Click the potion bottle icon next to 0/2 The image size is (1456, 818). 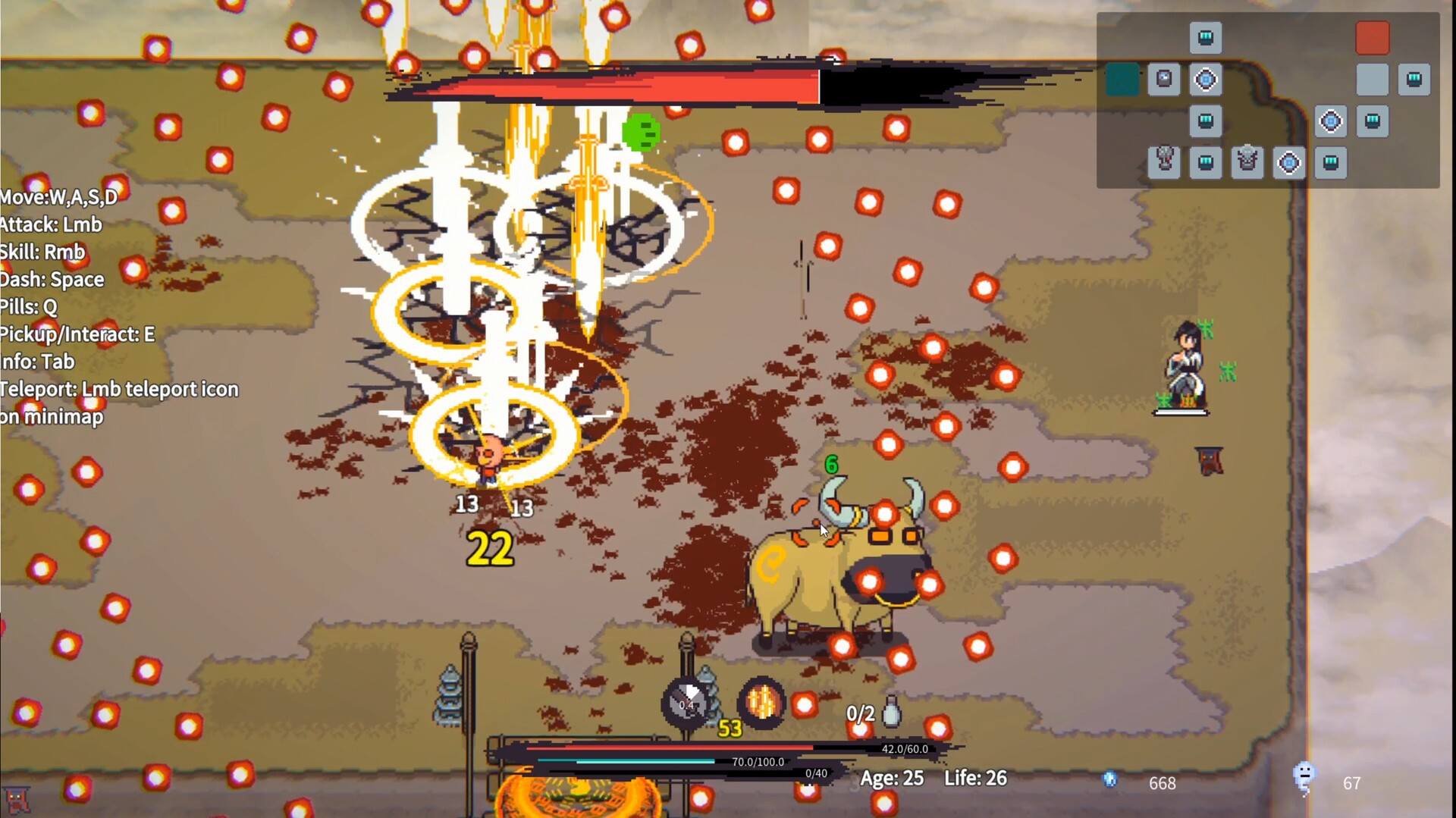892,710
